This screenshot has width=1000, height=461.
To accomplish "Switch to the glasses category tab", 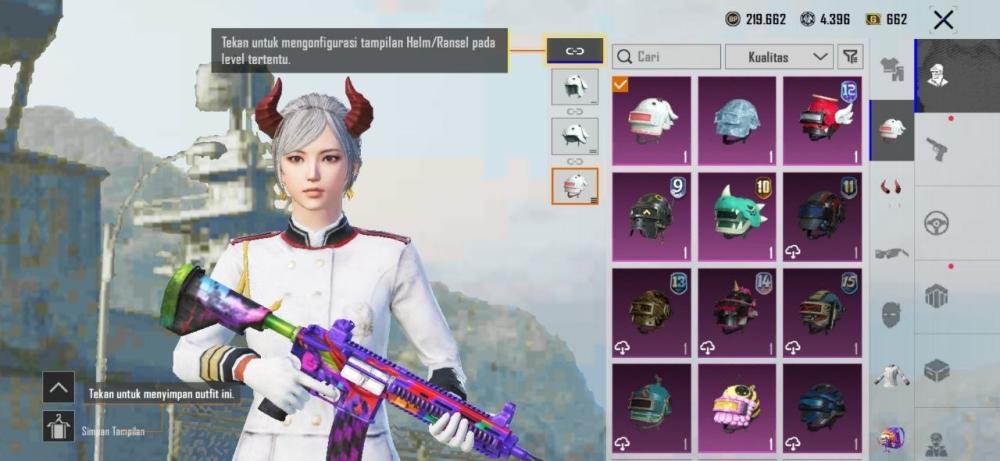I will pos(891,252).
